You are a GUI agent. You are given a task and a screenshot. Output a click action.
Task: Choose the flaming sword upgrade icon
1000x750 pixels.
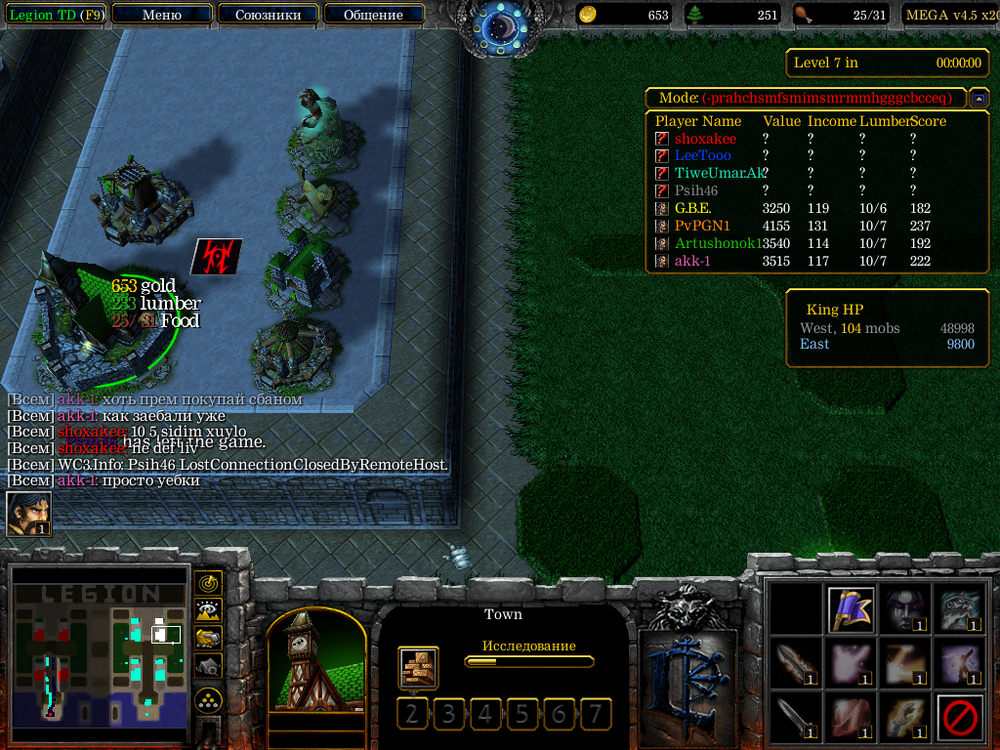tap(798, 663)
